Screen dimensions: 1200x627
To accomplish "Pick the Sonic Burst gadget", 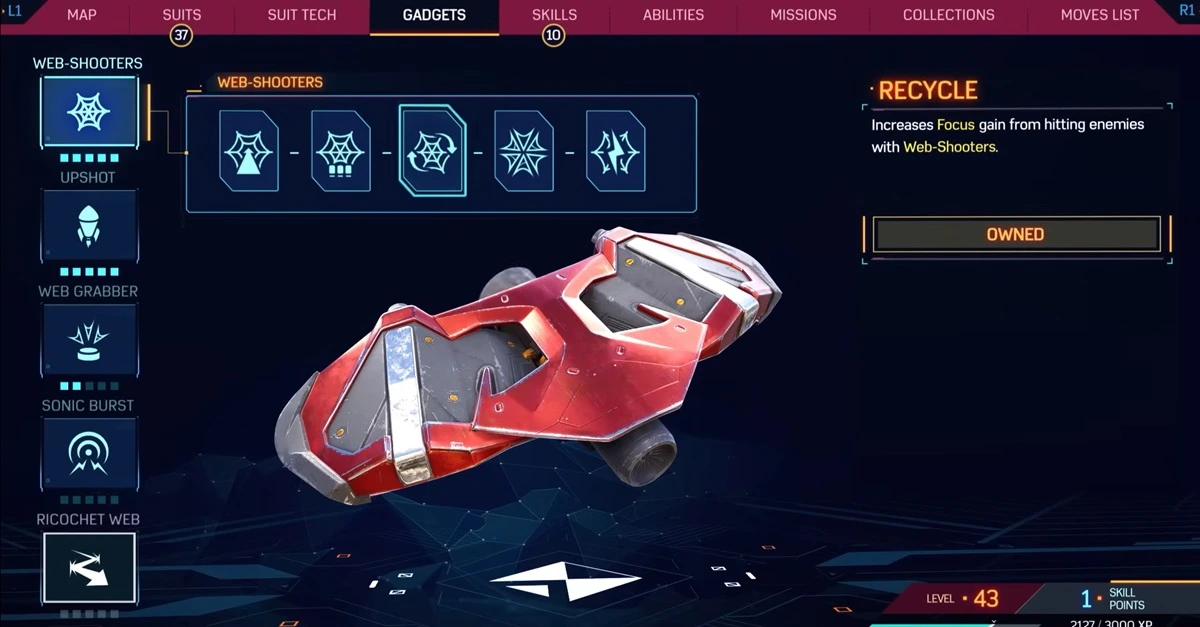I will click(89, 454).
